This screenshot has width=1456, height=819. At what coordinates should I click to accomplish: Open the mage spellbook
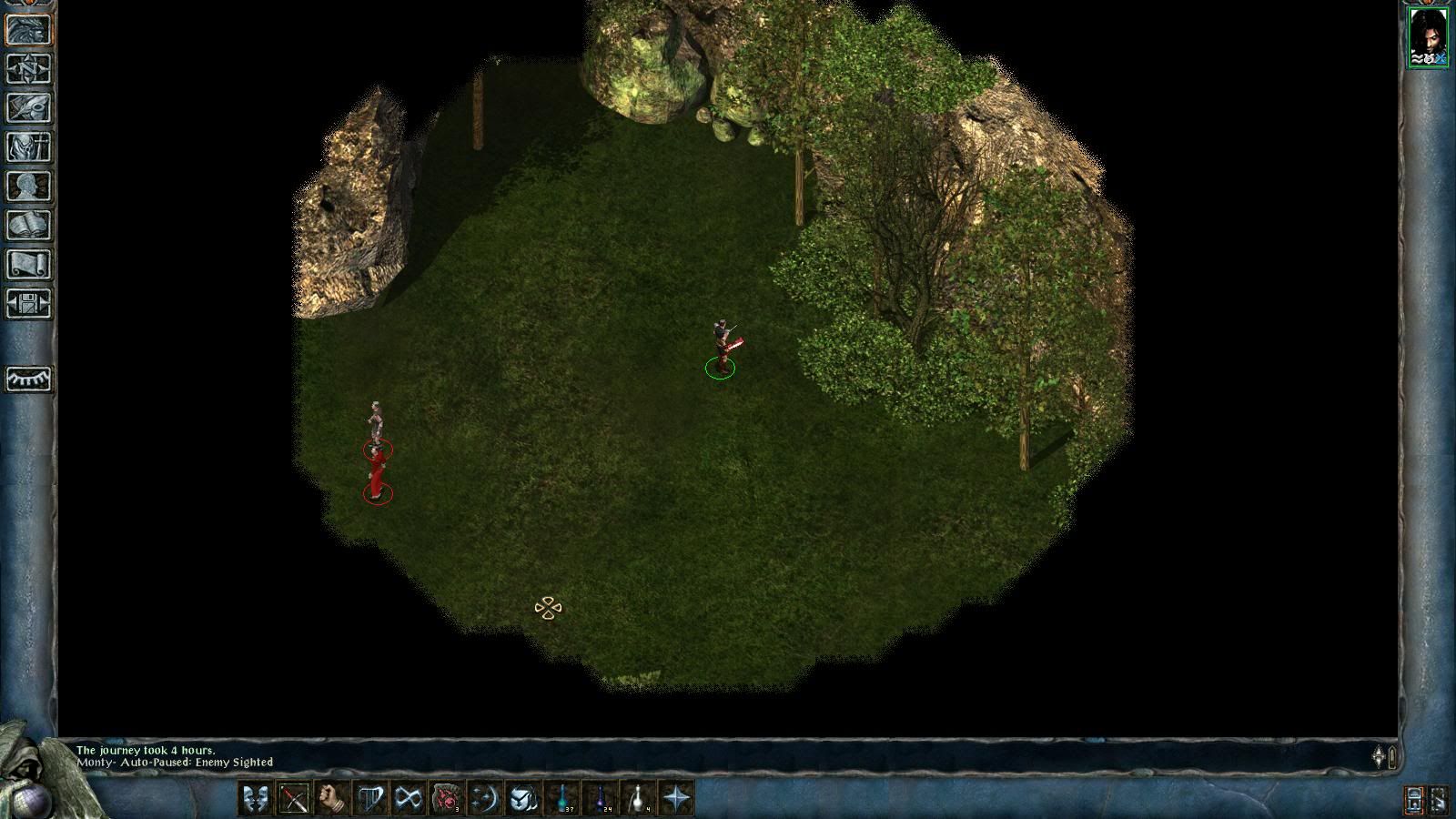pyautogui.click(x=28, y=226)
